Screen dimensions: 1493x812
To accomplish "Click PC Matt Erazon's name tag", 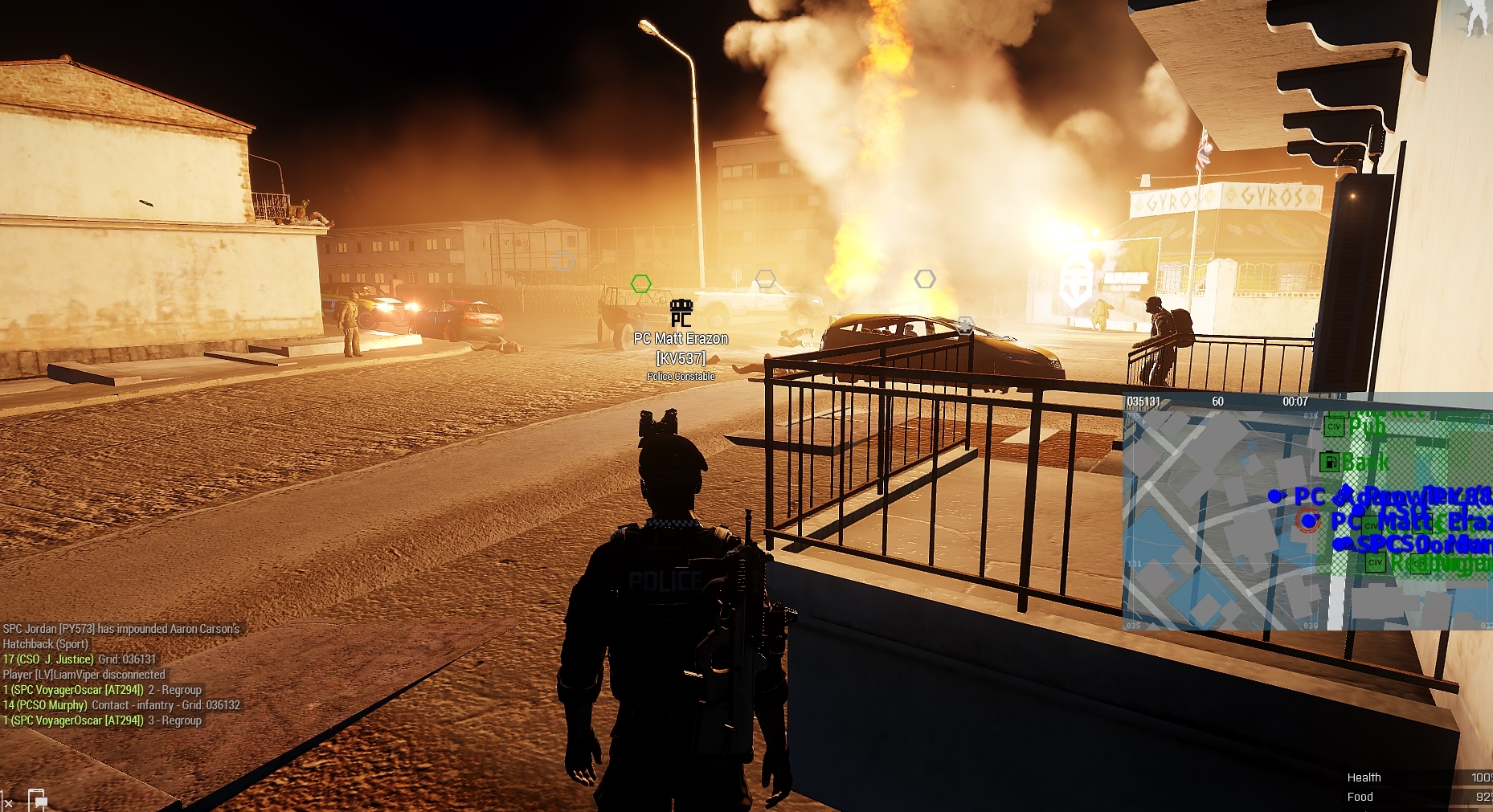I will coord(681,339).
